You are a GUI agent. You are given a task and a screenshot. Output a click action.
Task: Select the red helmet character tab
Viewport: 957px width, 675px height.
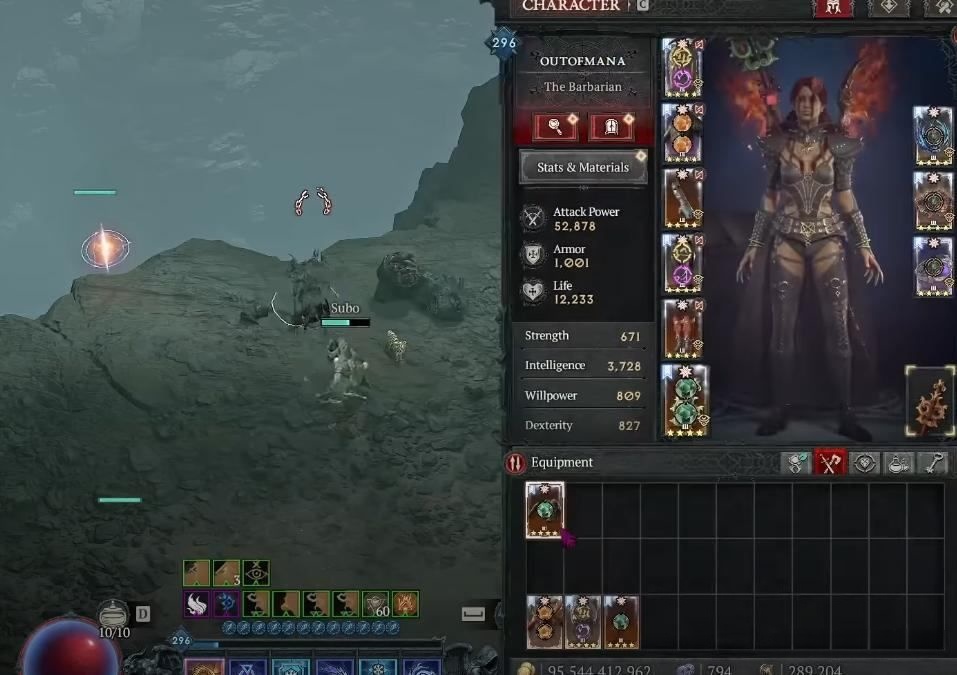835,7
